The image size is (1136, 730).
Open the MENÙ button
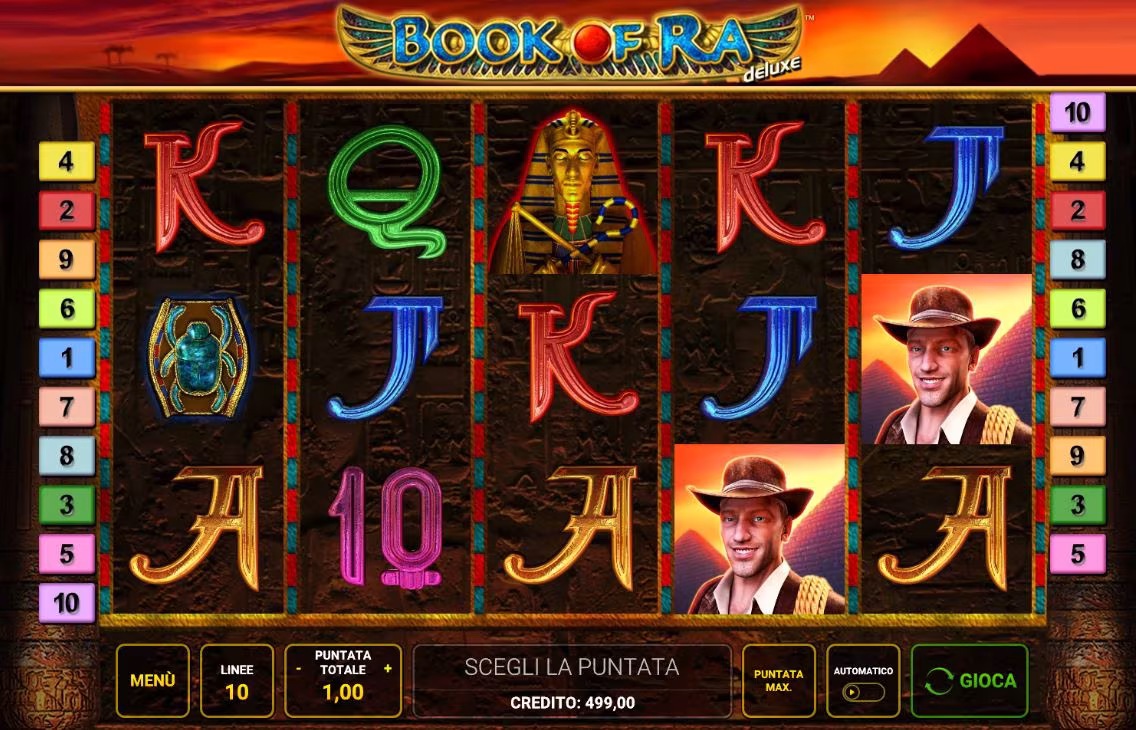tap(152, 680)
